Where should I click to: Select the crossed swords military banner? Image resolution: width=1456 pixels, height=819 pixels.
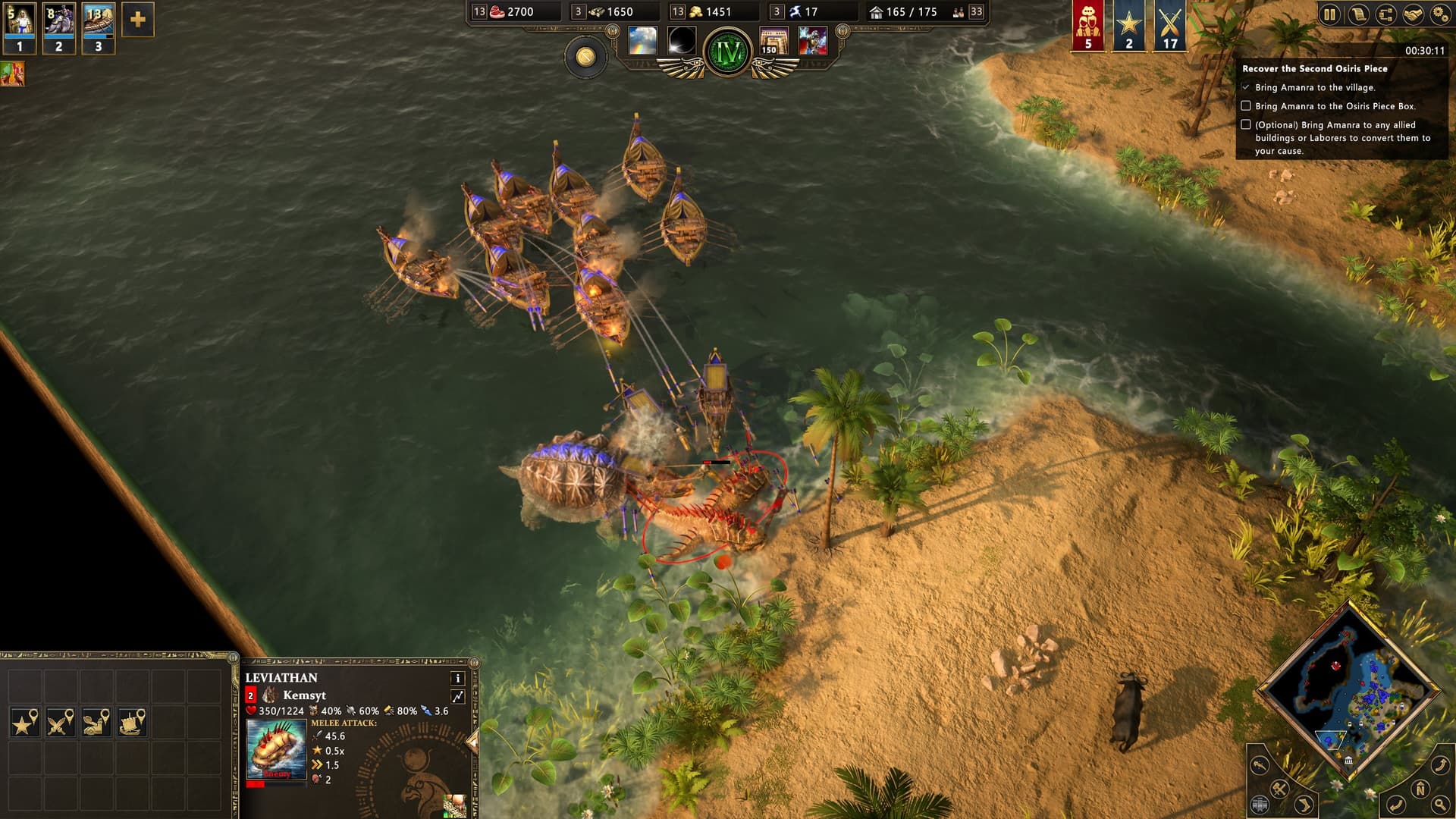[1169, 26]
